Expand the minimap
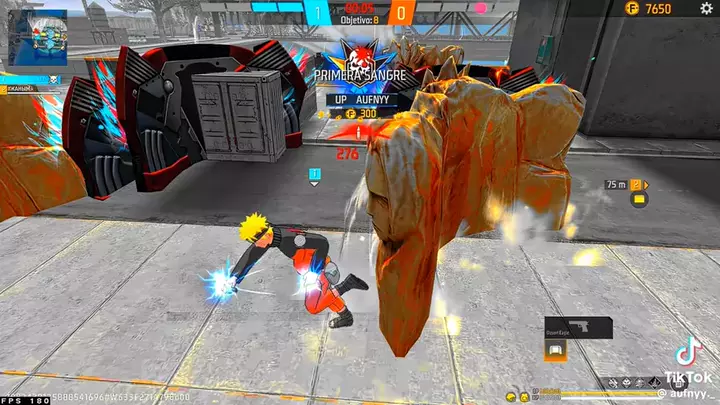The height and width of the screenshot is (405, 720). coord(37,36)
